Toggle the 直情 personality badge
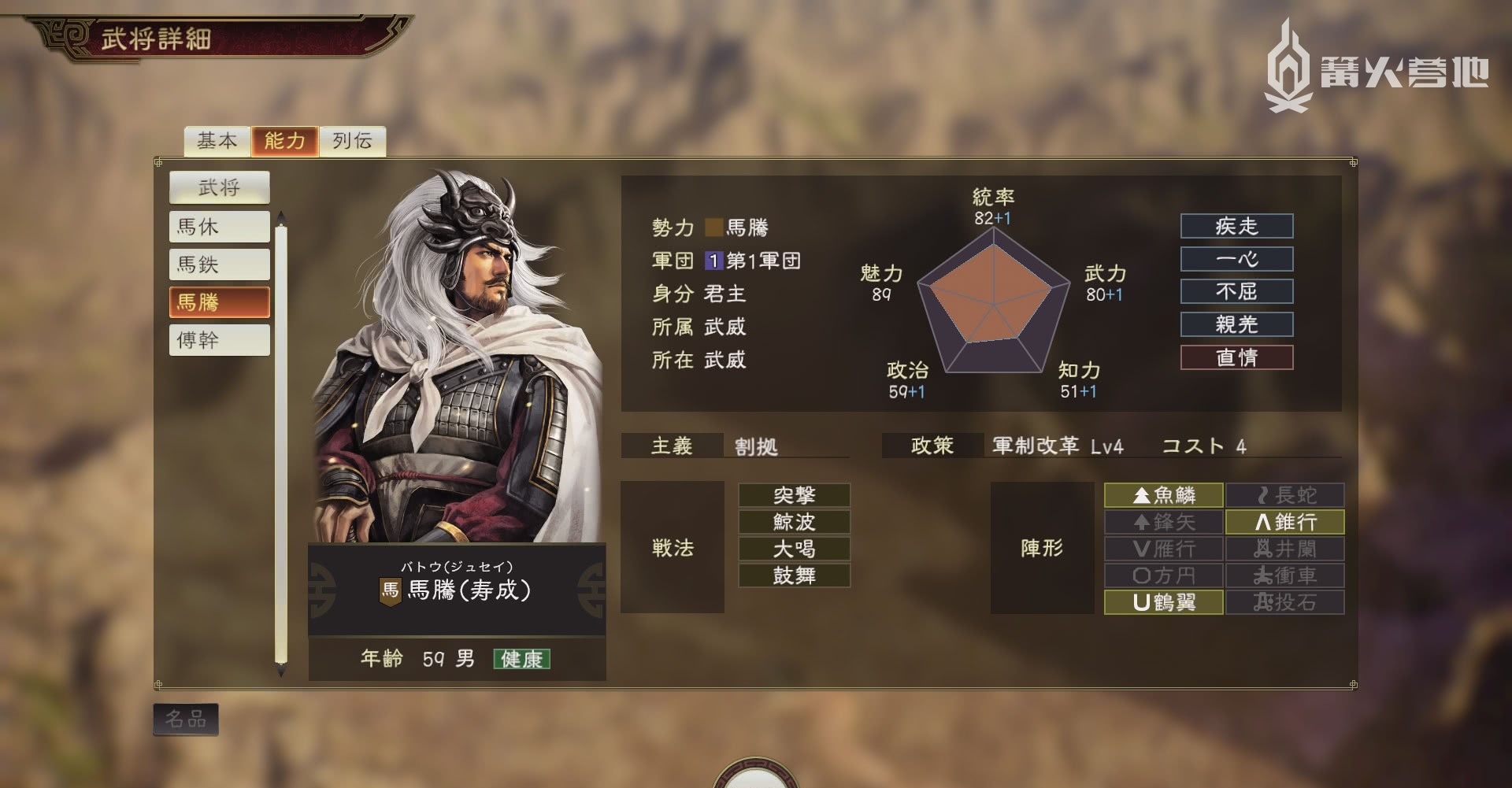The height and width of the screenshot is (788, 1512). point(1236,357)
